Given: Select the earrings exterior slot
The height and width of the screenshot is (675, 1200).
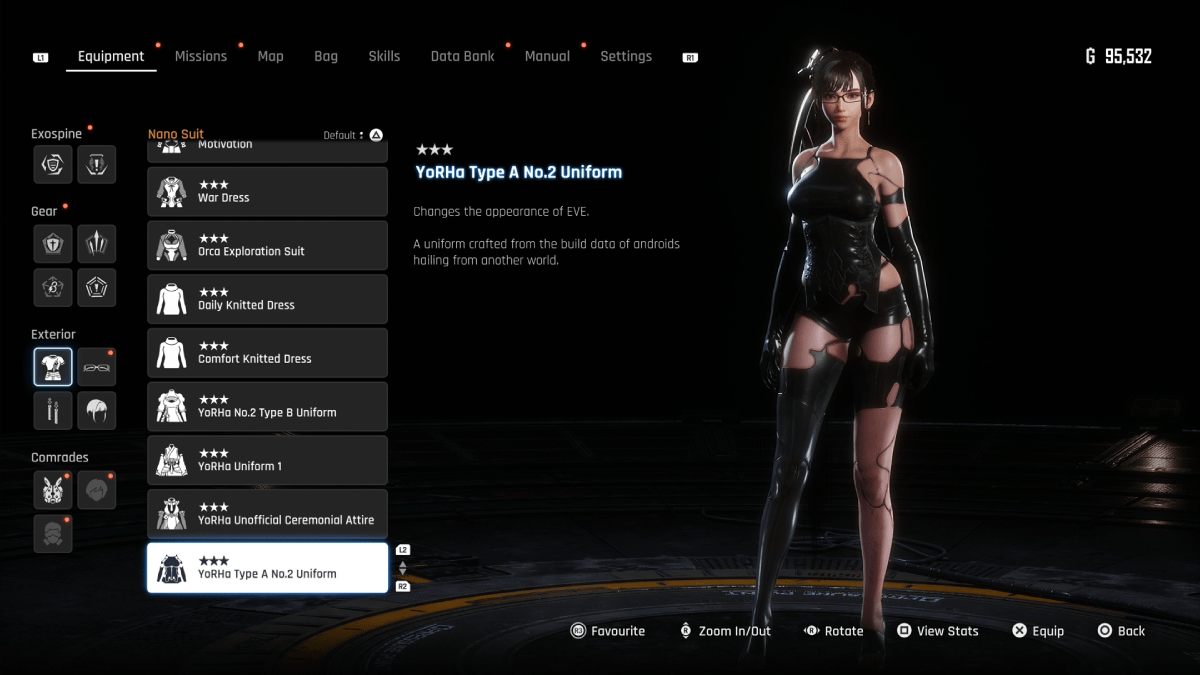Looking at the screenshot, I should (x=53, y=410).
